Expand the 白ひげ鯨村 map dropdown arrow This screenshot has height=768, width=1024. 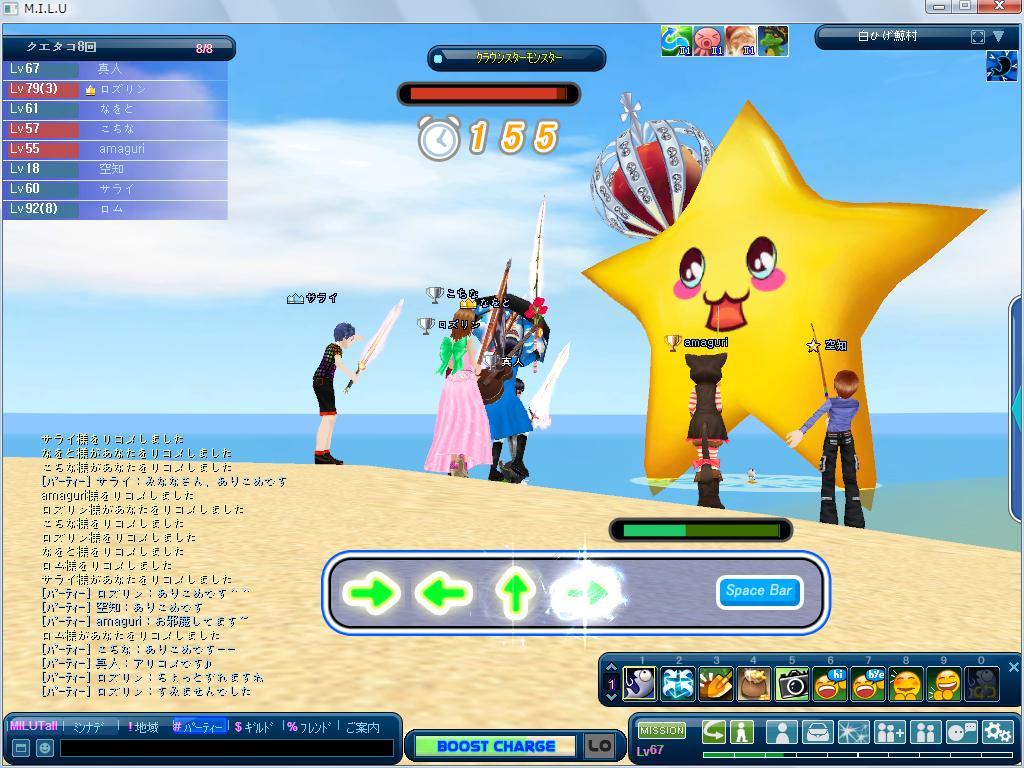[x=998, y=37]
